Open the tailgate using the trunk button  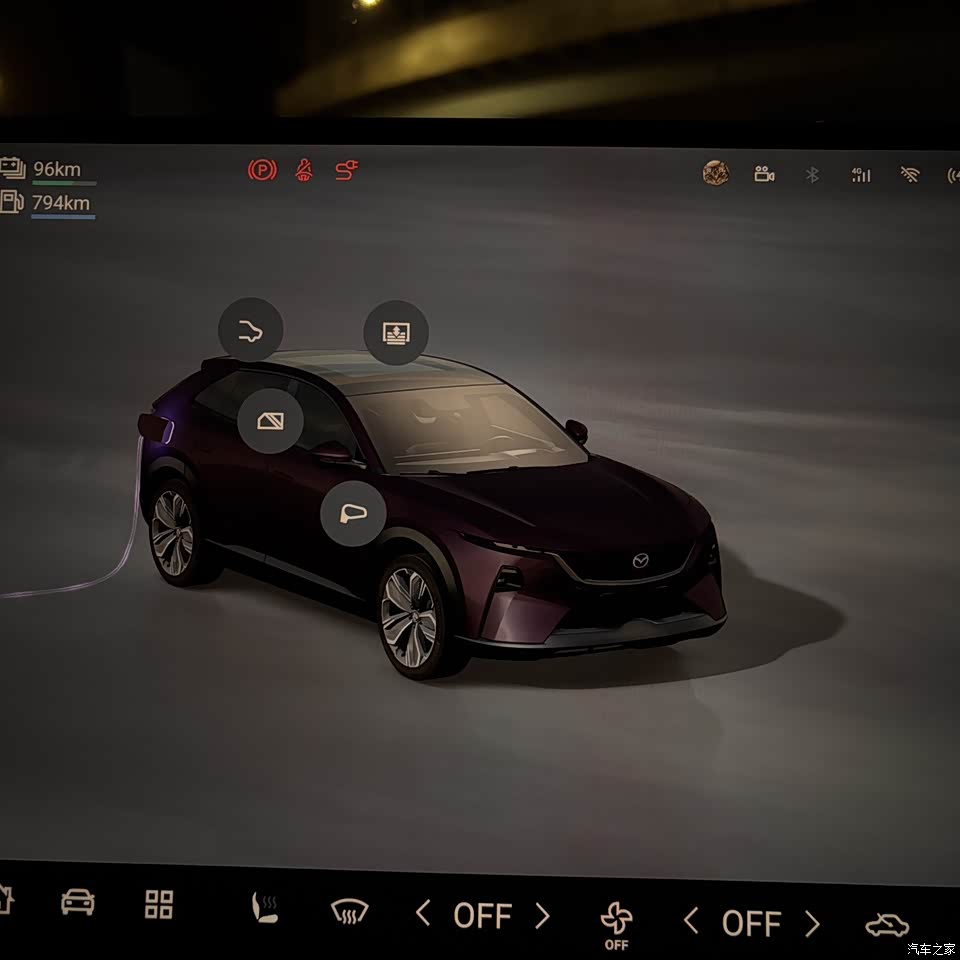pos(251,330)
